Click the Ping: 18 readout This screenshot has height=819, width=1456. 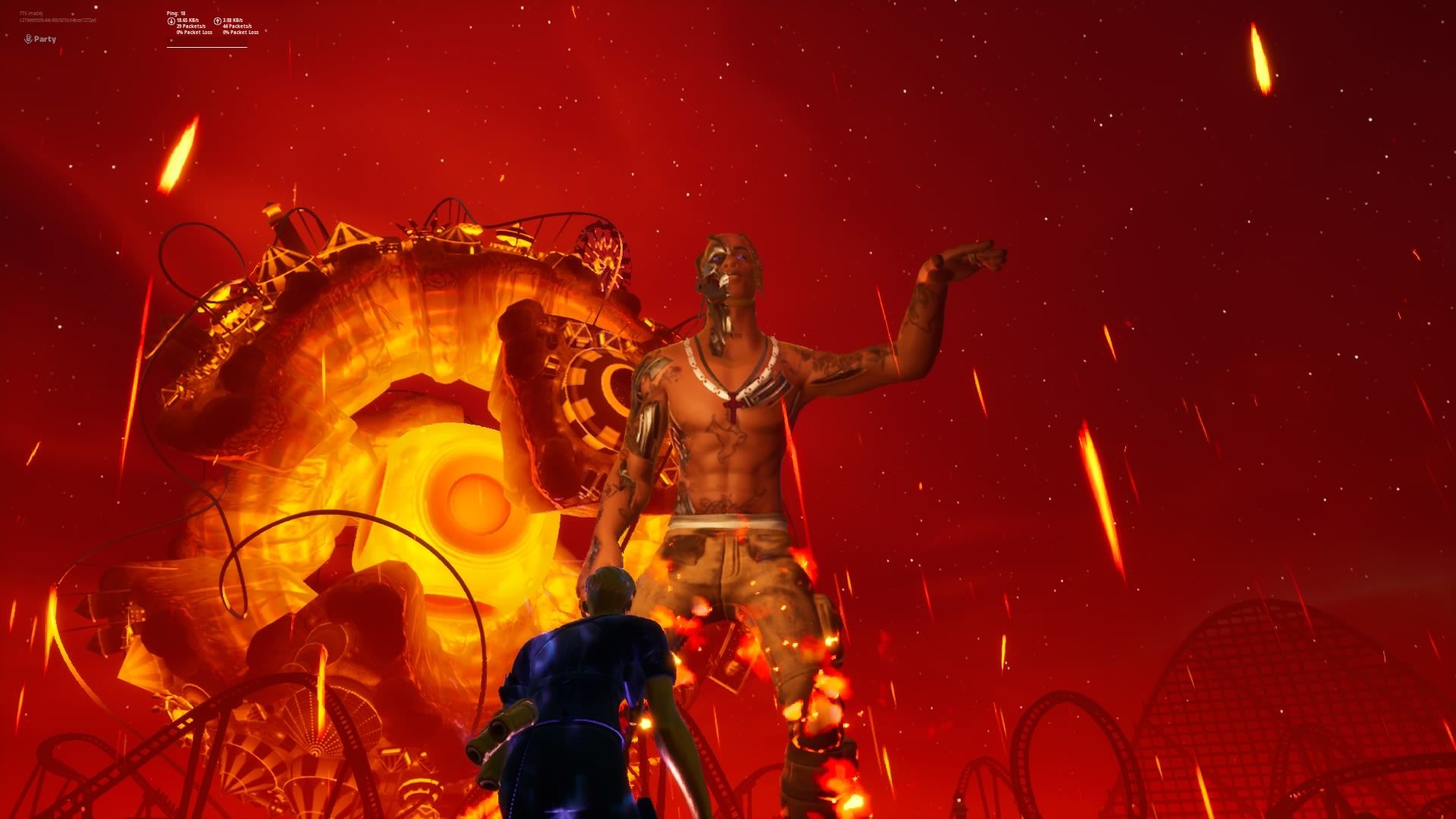tap(175, 14)
